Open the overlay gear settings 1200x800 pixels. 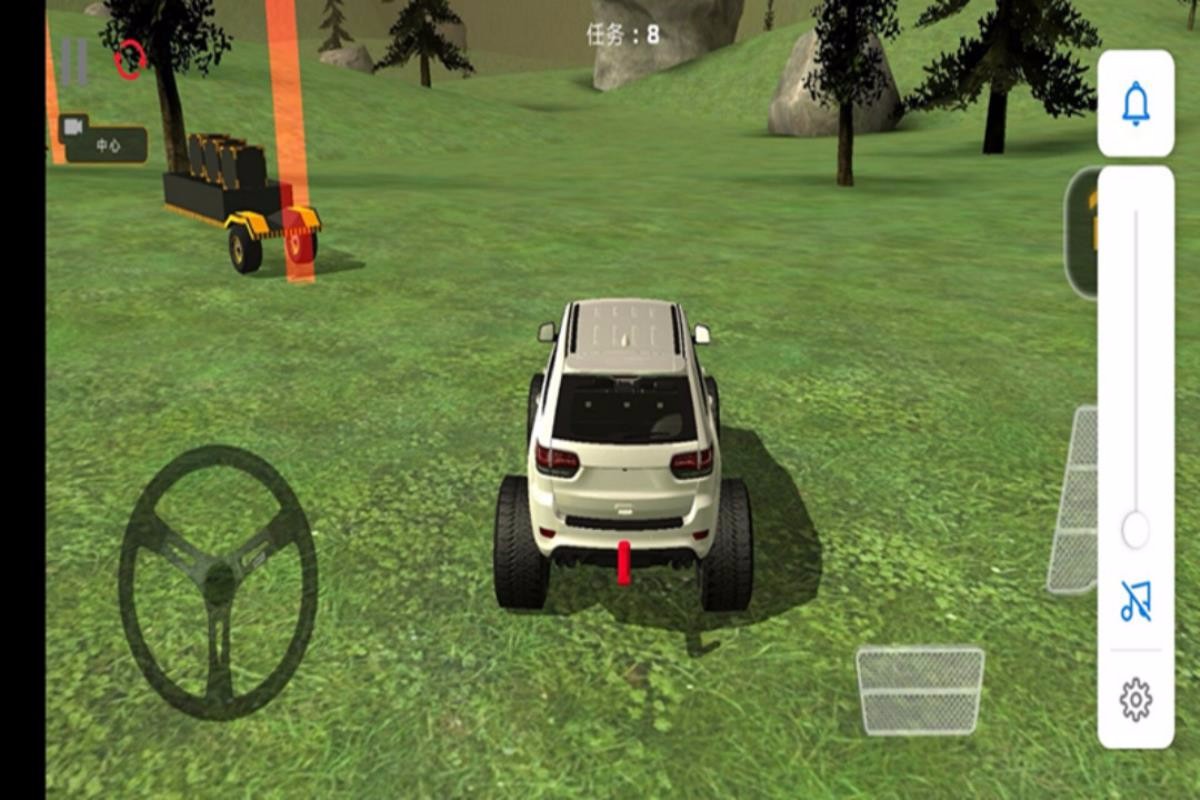(1135, 700)
